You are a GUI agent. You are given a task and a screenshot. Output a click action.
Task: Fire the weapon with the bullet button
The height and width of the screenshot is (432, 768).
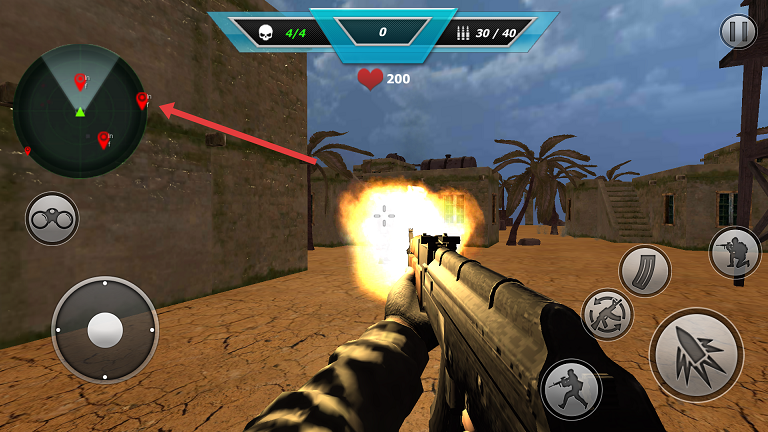(695, 354)
